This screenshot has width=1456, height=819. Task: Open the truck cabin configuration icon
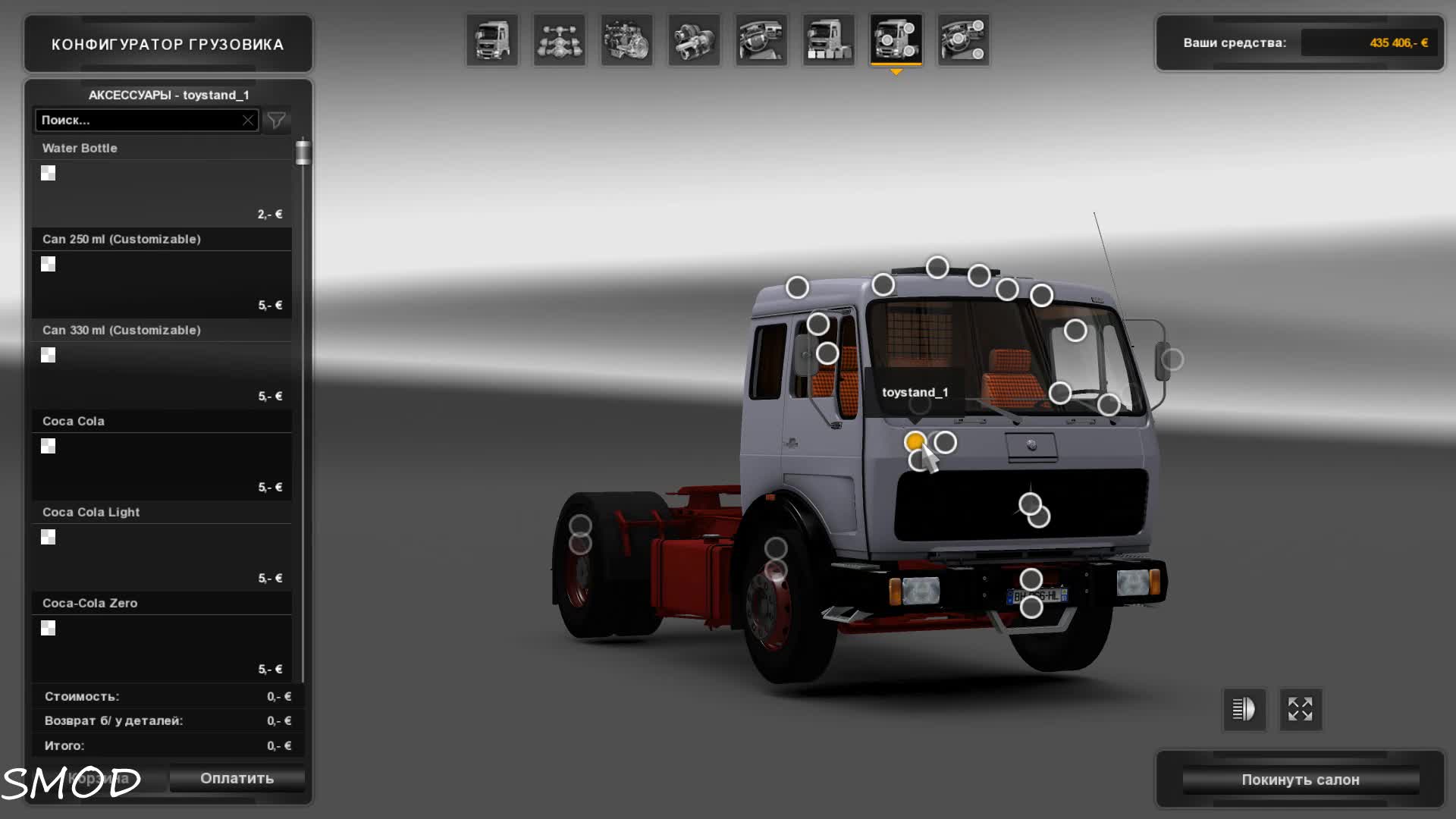pyautogui.click(x=491, y=39)
